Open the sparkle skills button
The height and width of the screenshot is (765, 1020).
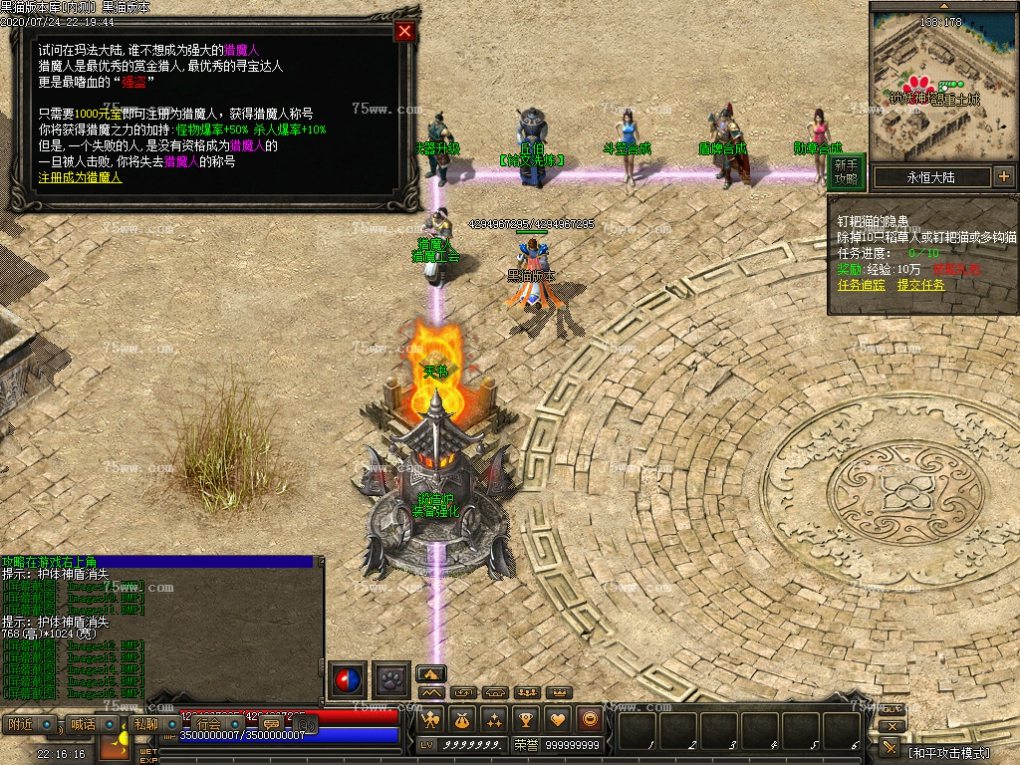click(x=494, y=718)
